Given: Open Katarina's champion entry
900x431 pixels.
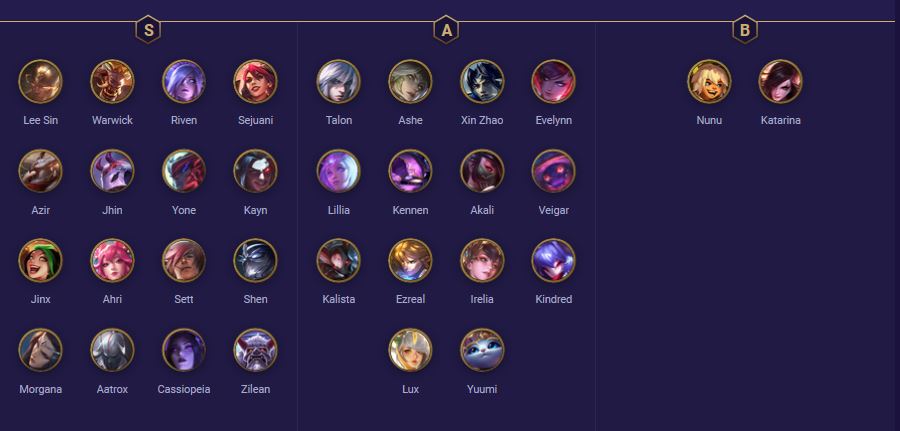Looking at the screenshot, I should click(x=780, y=81).
